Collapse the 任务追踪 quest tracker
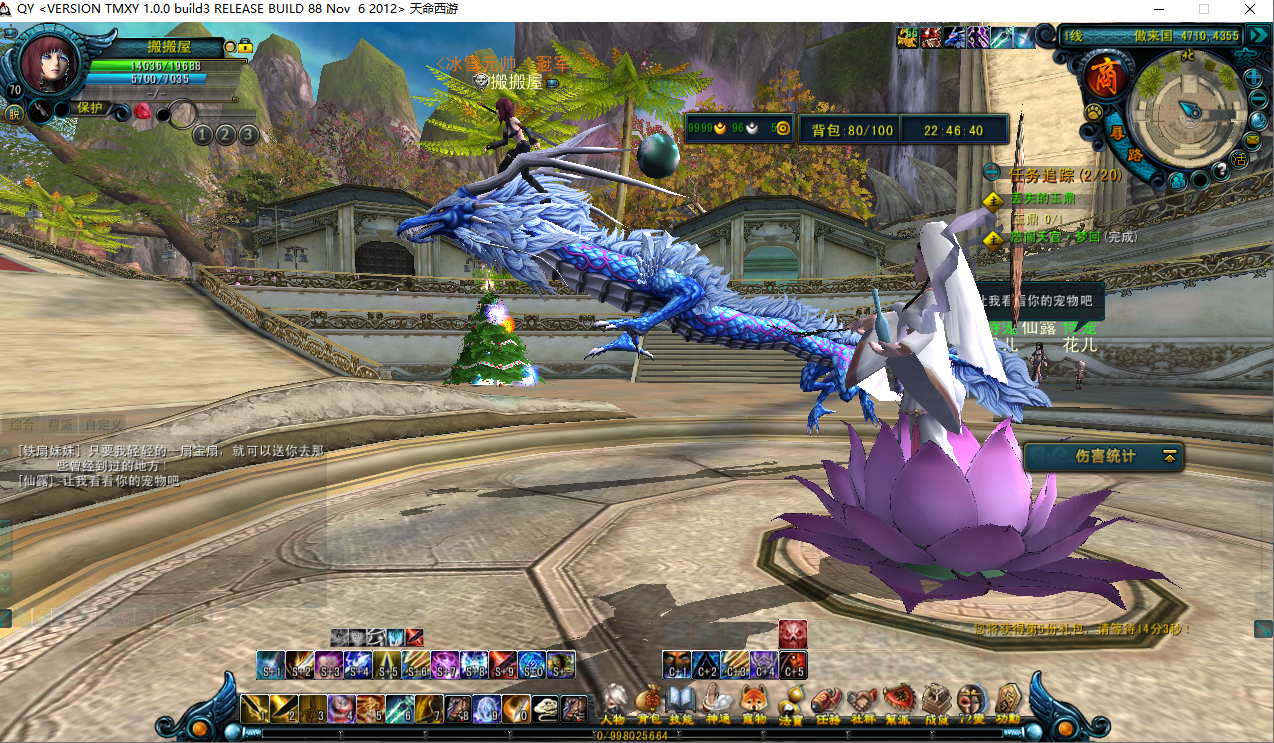The height and width of the screenshot is (743, 1274). click(x=992, y=173)
